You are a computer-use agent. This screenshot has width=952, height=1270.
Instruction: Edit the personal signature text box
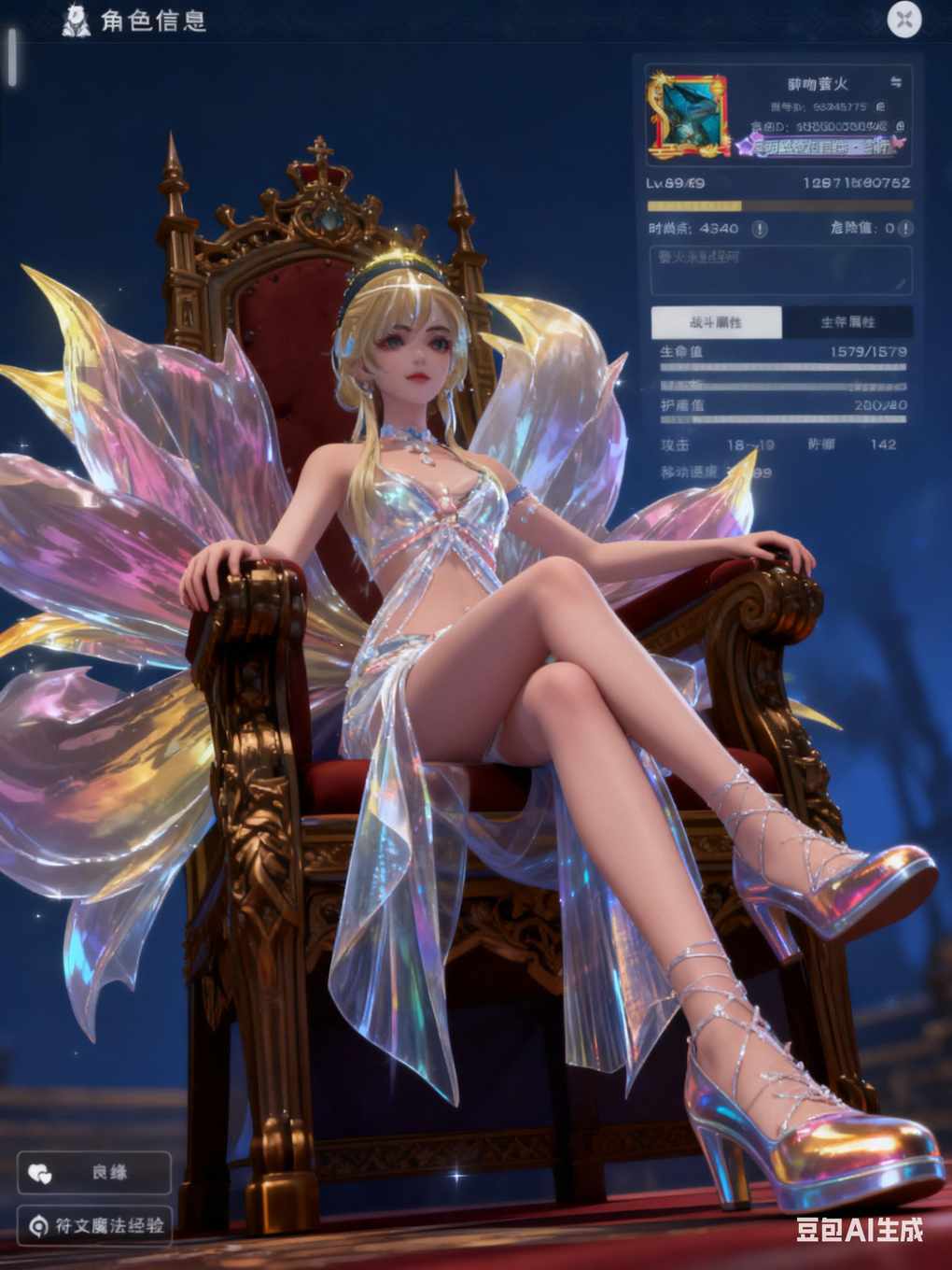click(x=779, y=270)
